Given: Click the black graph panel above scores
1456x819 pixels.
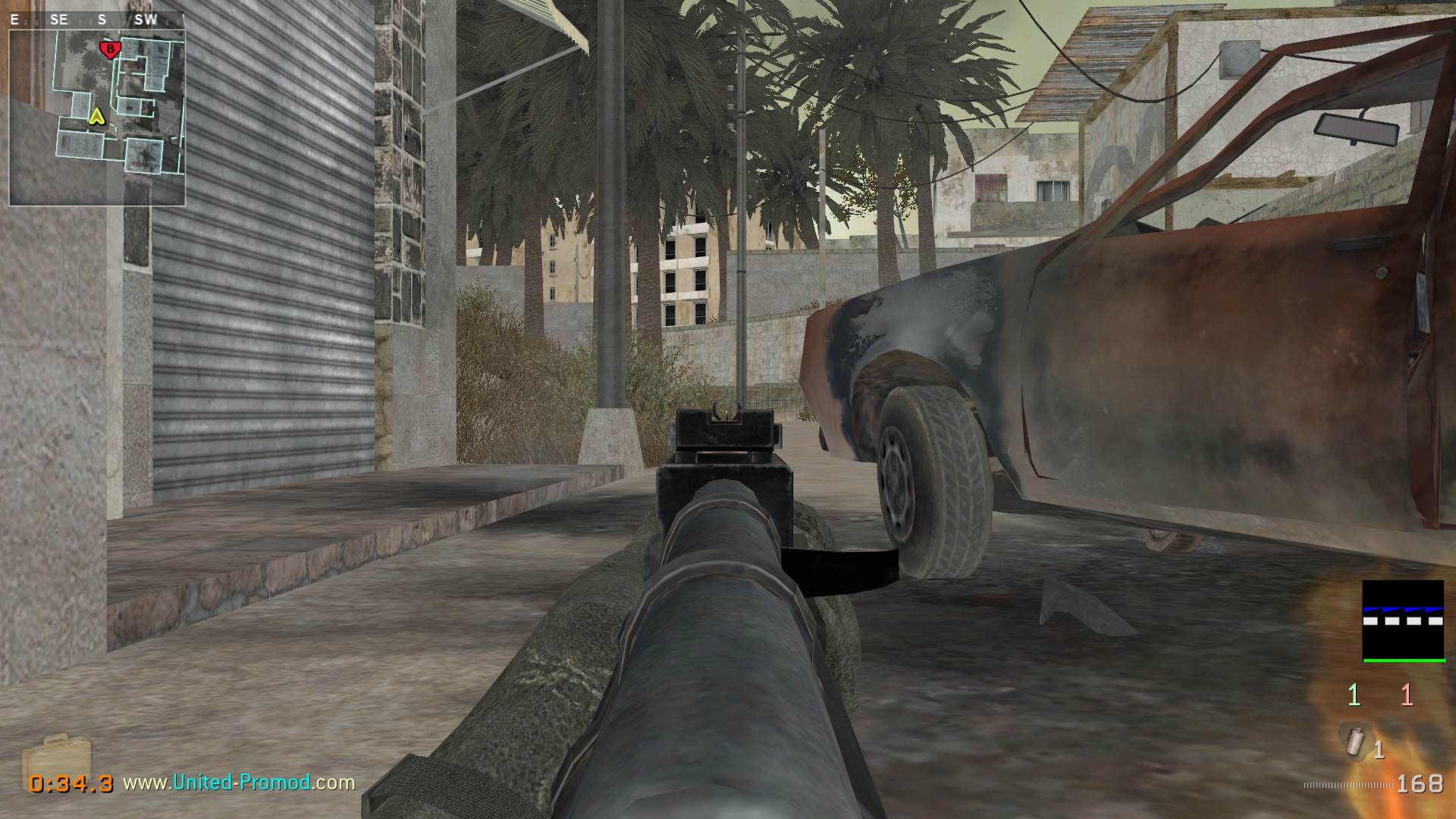Looking at the screenshot, I should (1403, 620).
